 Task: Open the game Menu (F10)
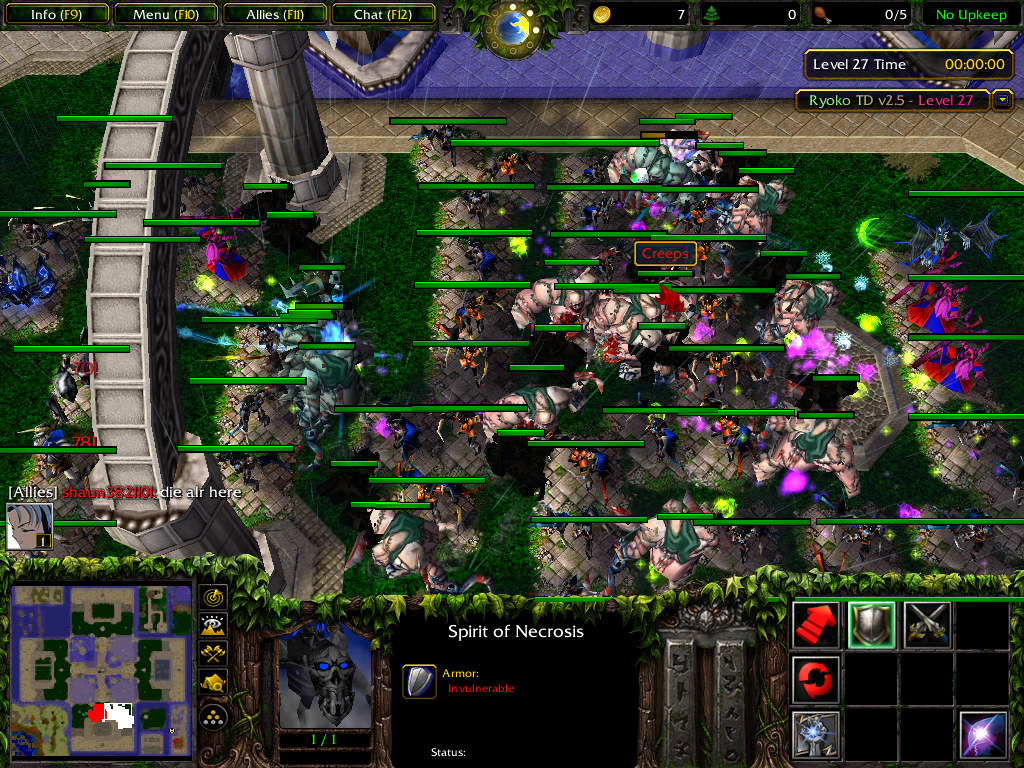[165, 15]
